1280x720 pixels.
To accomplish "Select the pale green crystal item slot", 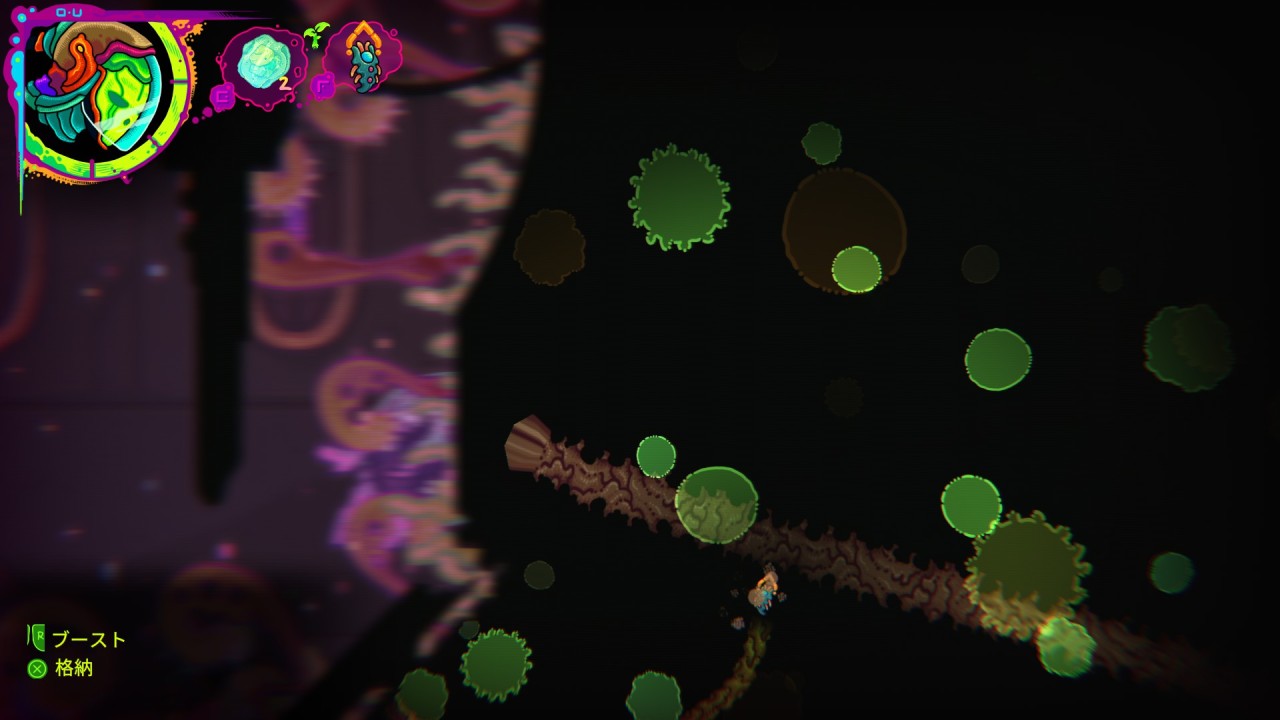I will [x=262, y=63].
